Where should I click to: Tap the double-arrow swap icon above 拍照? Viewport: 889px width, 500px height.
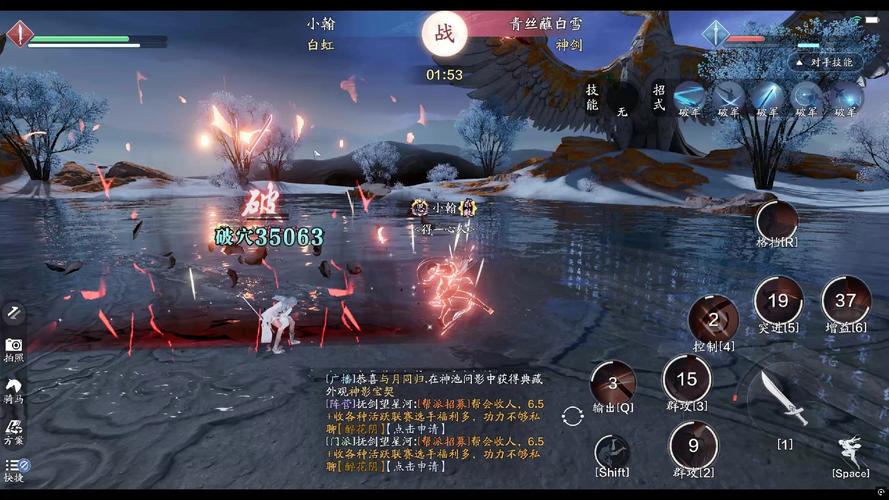click(14, 312)
